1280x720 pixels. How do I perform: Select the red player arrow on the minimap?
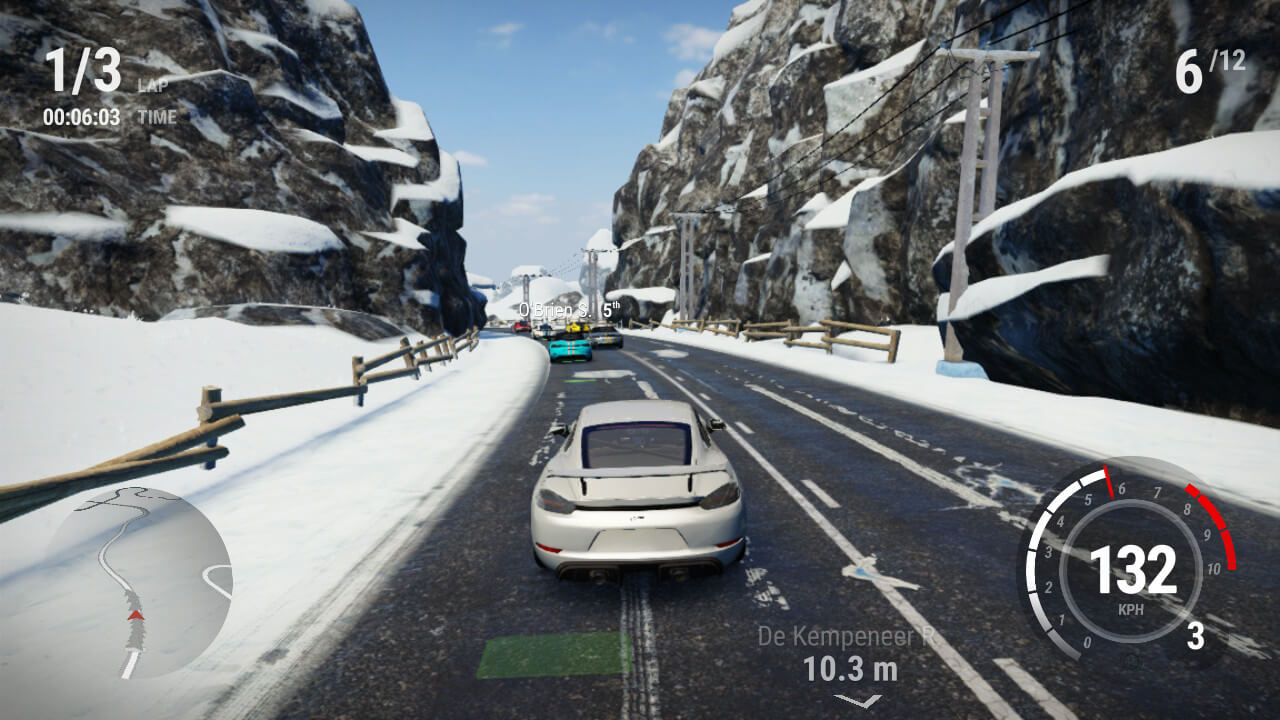133,615
